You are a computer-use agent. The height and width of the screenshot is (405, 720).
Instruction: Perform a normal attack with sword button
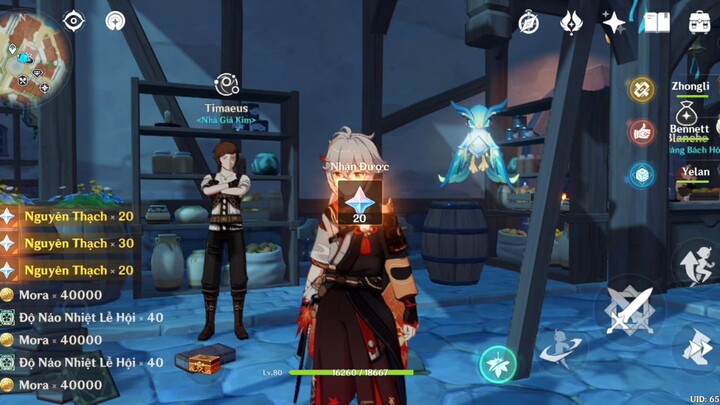[630, 311]
